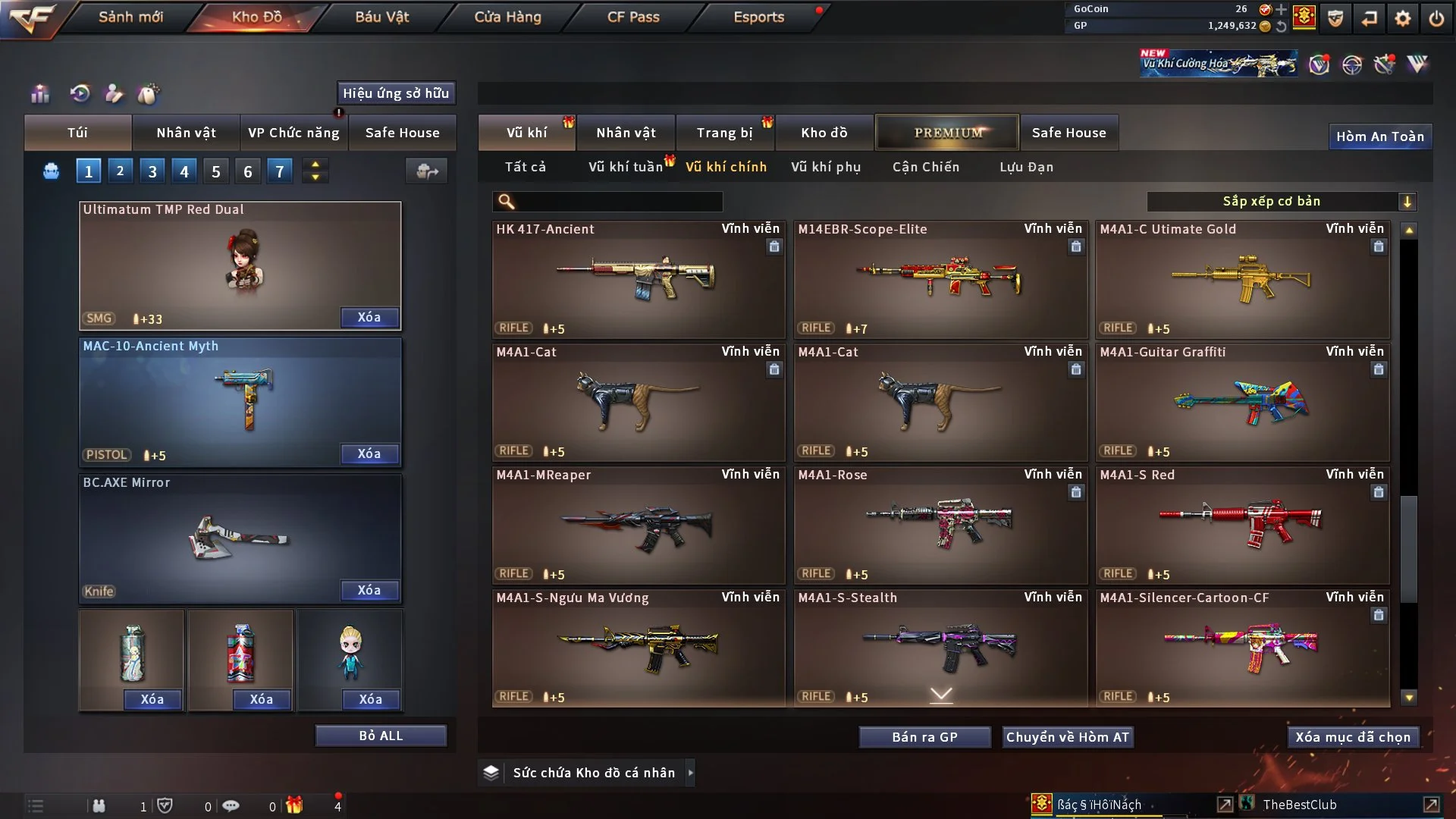The image size is (1456, 819).
Task: Click the return arrow icon in the top bar
Action: 1367,19
